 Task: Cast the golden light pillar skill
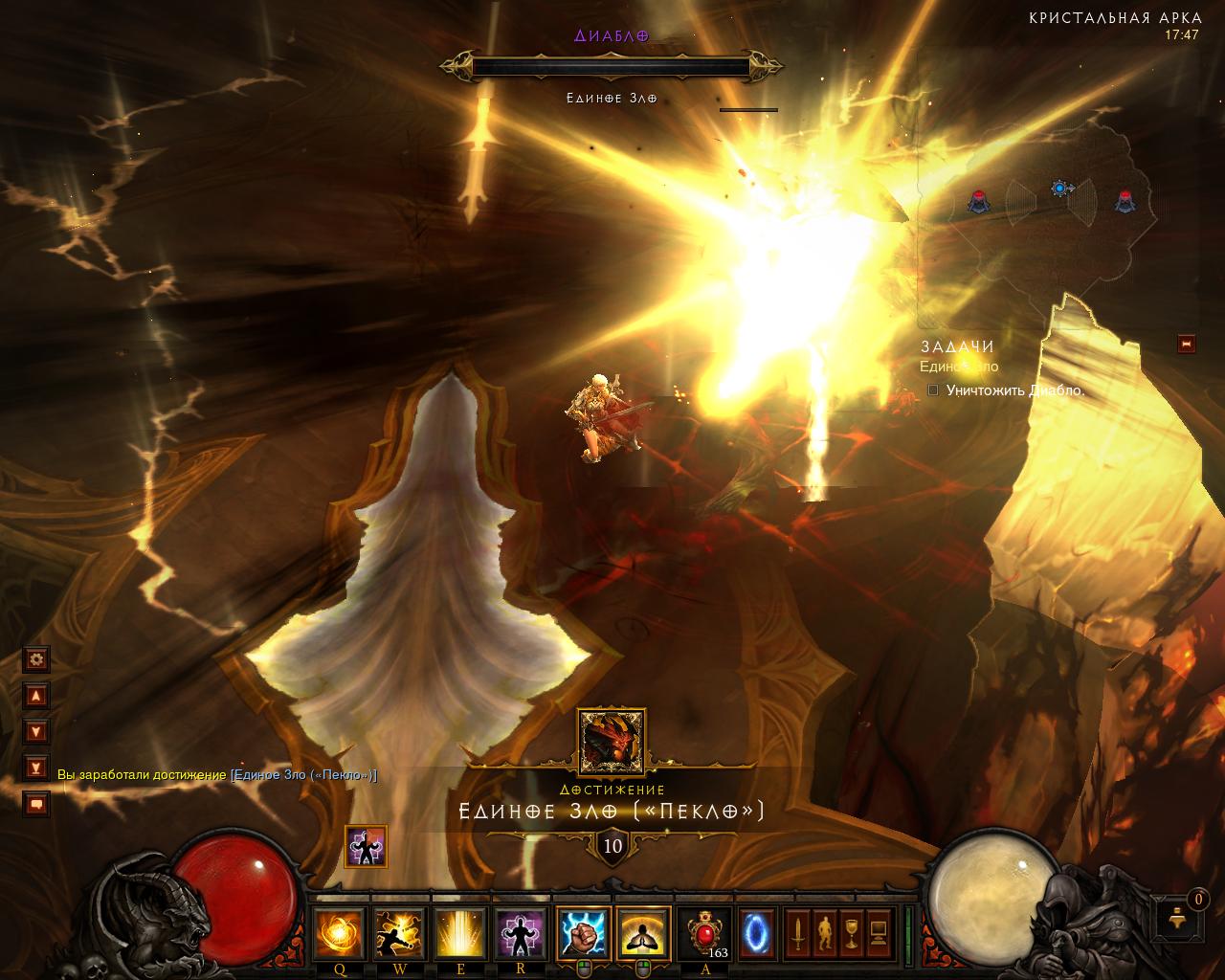[458, 934]
